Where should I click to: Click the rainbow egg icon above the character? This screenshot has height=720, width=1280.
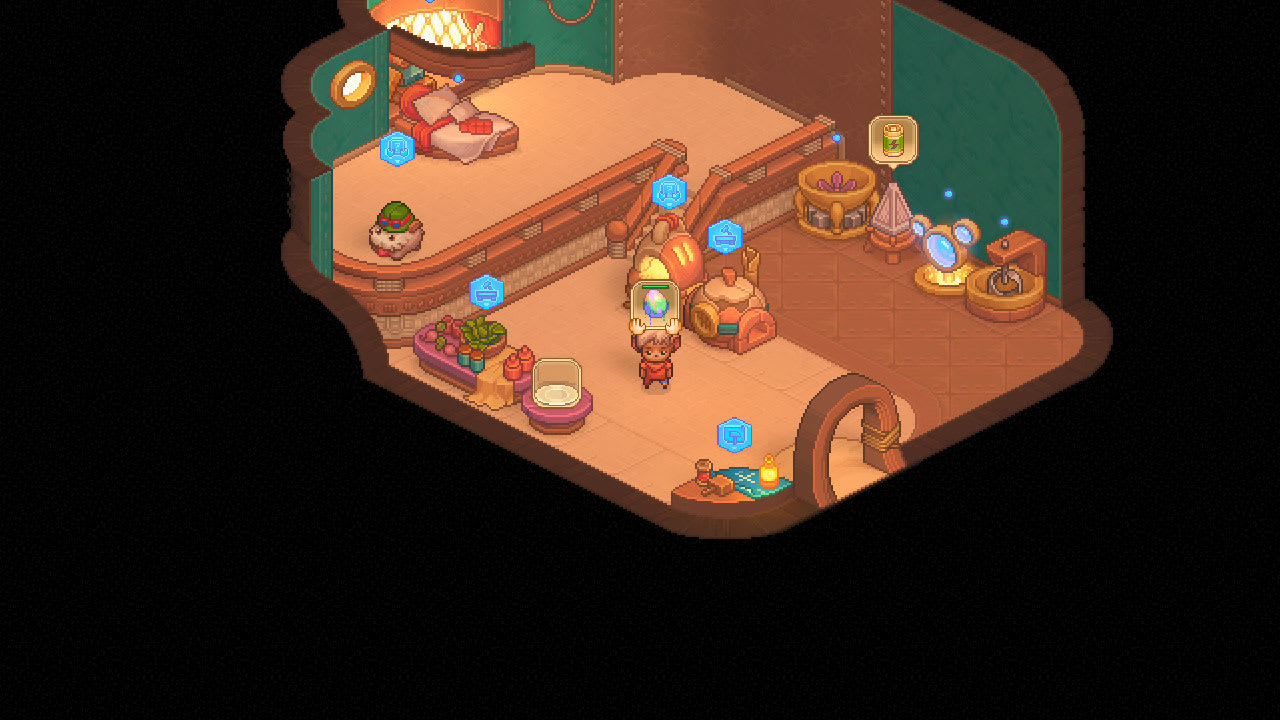(654, 303)
